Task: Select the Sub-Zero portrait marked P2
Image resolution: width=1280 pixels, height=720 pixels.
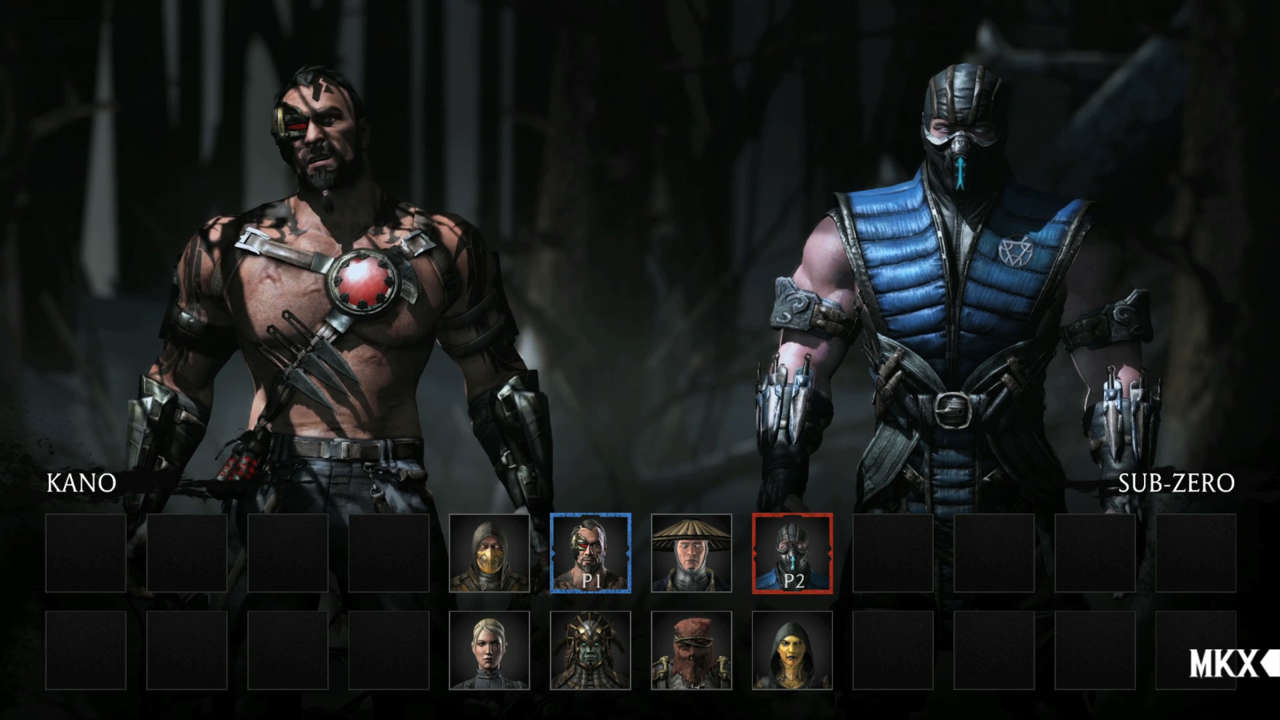Action: [792, 553]
